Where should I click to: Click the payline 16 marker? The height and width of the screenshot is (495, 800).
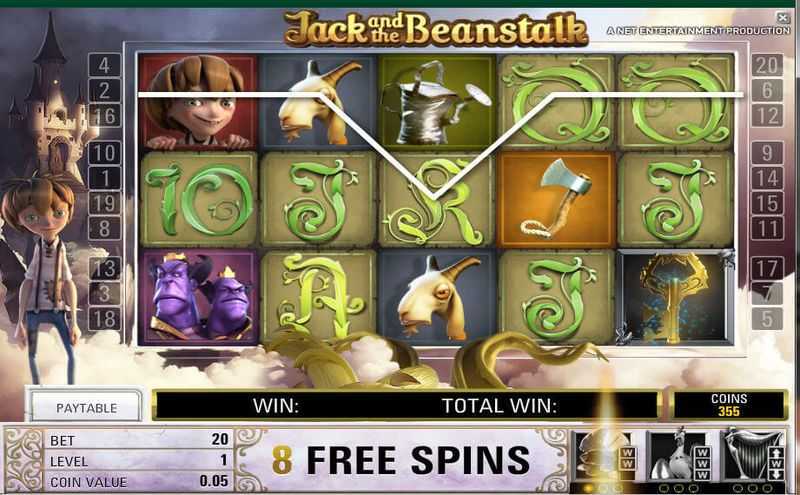(x=105, y=116)
